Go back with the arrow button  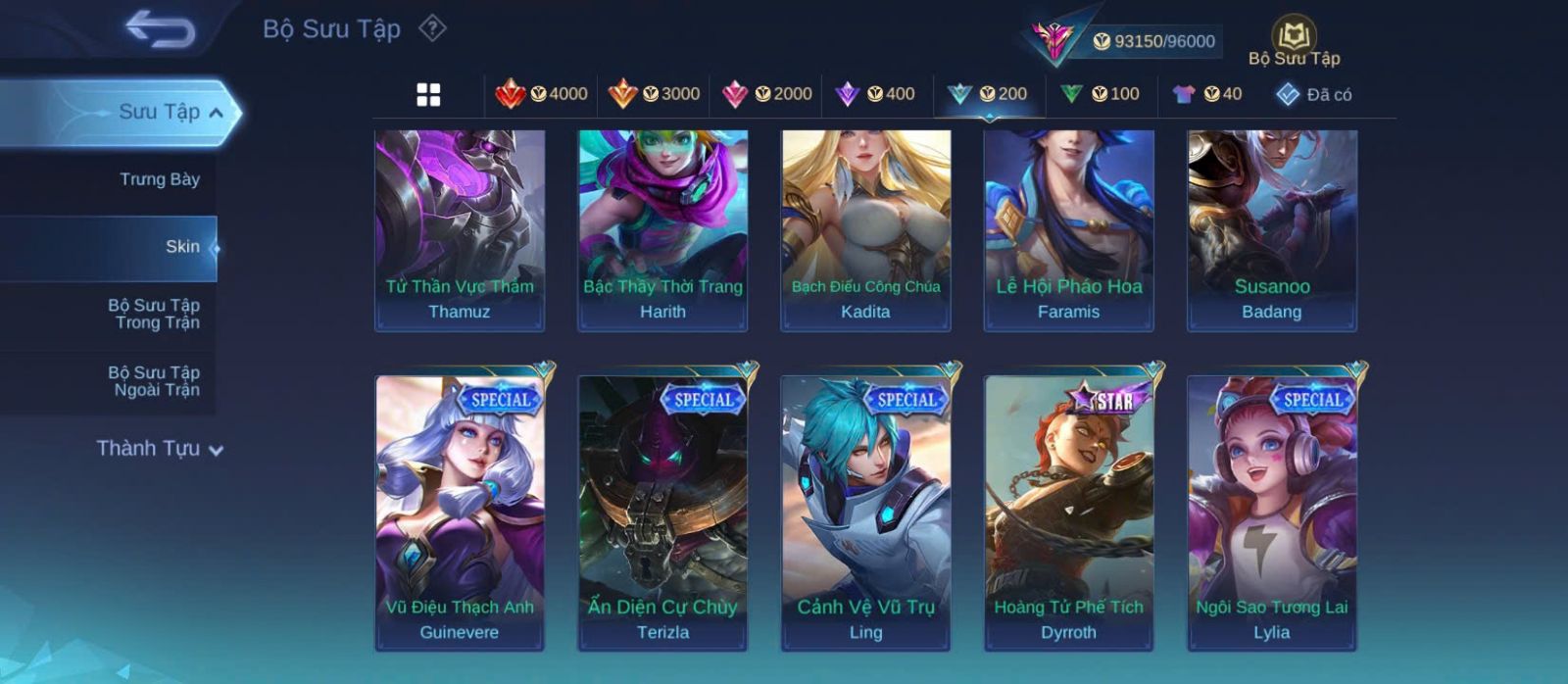pyautogui.click(x=160, y=29)
